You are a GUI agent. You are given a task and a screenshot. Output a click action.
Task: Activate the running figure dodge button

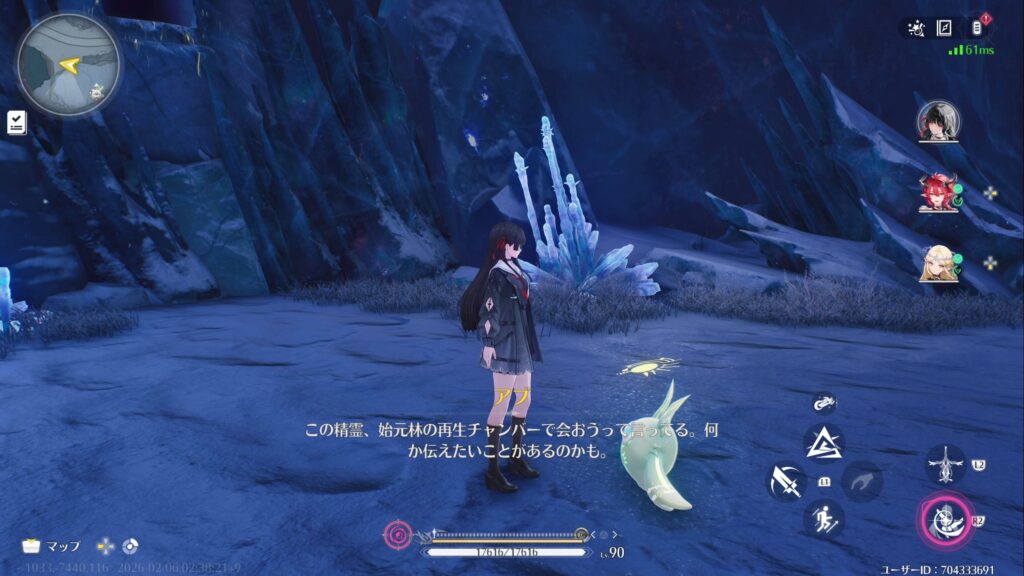[824, 518]
